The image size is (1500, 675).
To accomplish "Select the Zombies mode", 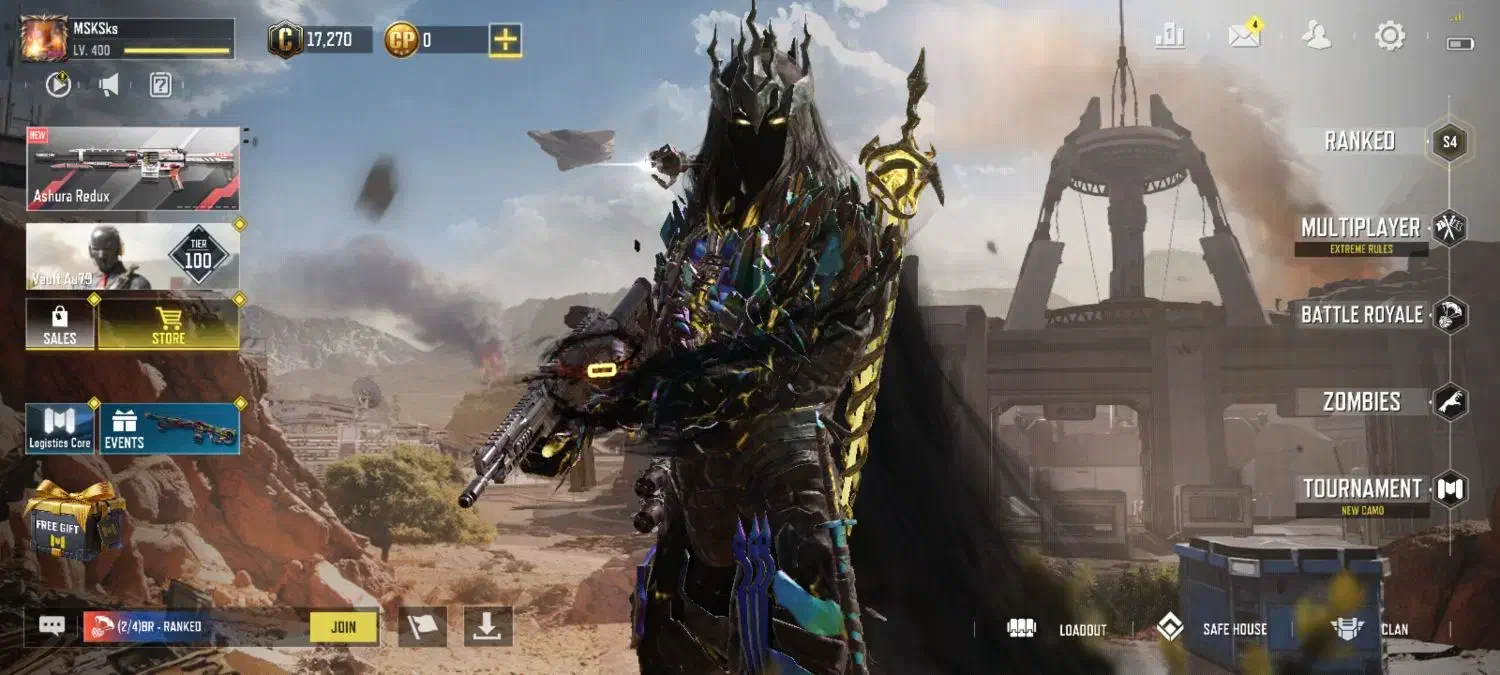I will click(1362, 402).
